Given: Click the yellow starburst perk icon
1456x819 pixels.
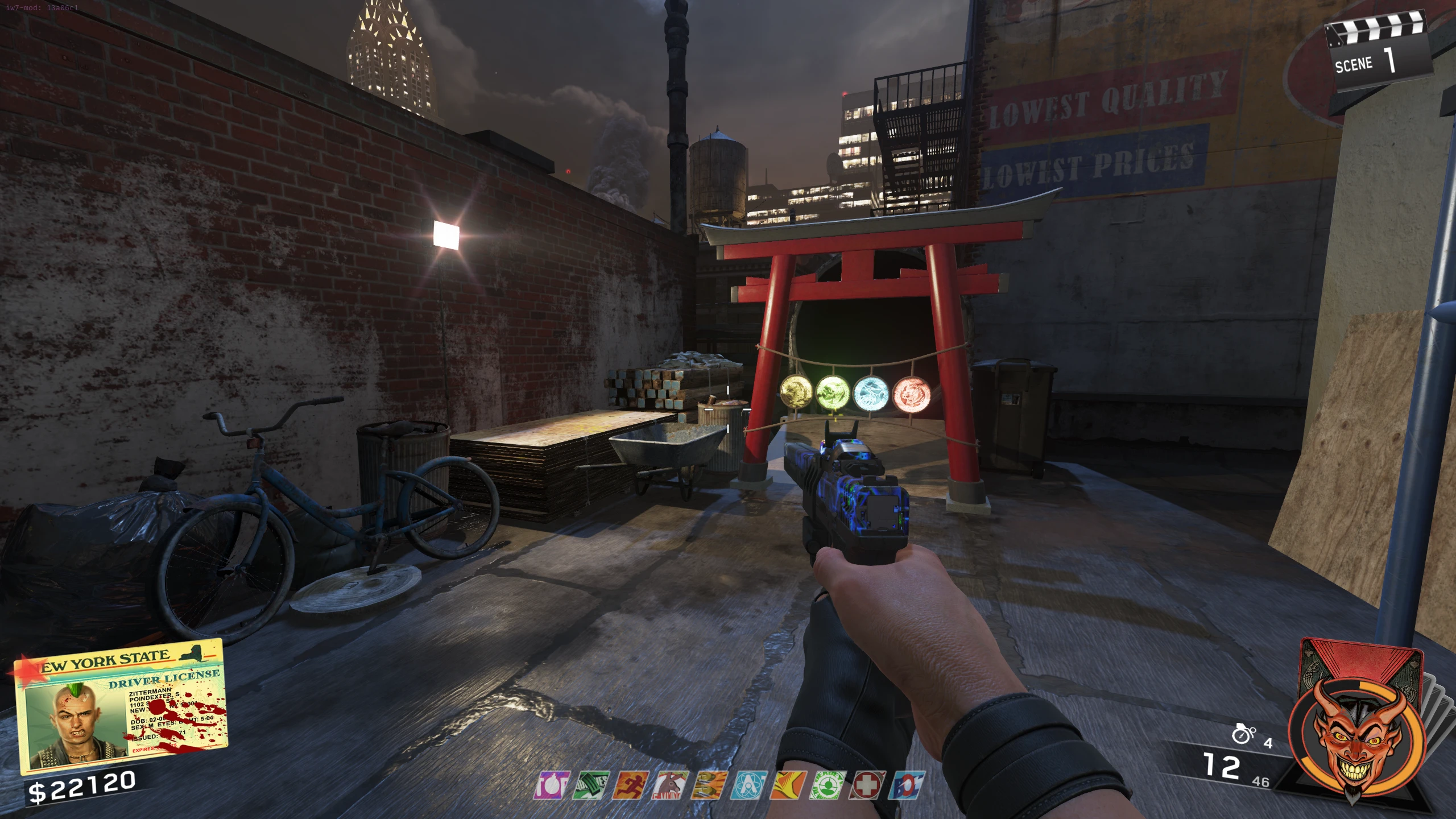Looking at the screenshot, I should [788, 785].
